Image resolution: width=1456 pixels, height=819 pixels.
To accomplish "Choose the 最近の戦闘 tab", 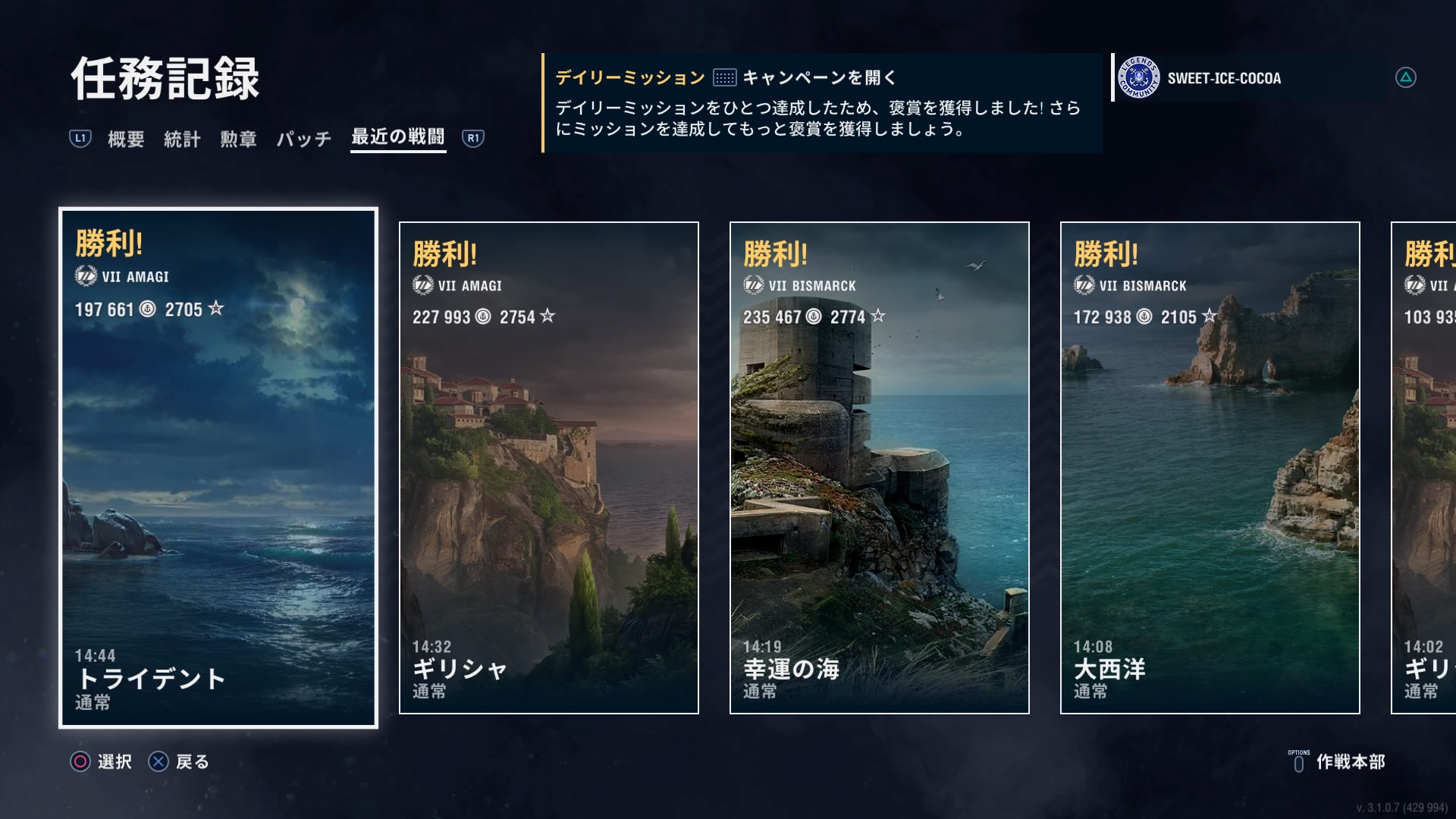I will point(397,137).
